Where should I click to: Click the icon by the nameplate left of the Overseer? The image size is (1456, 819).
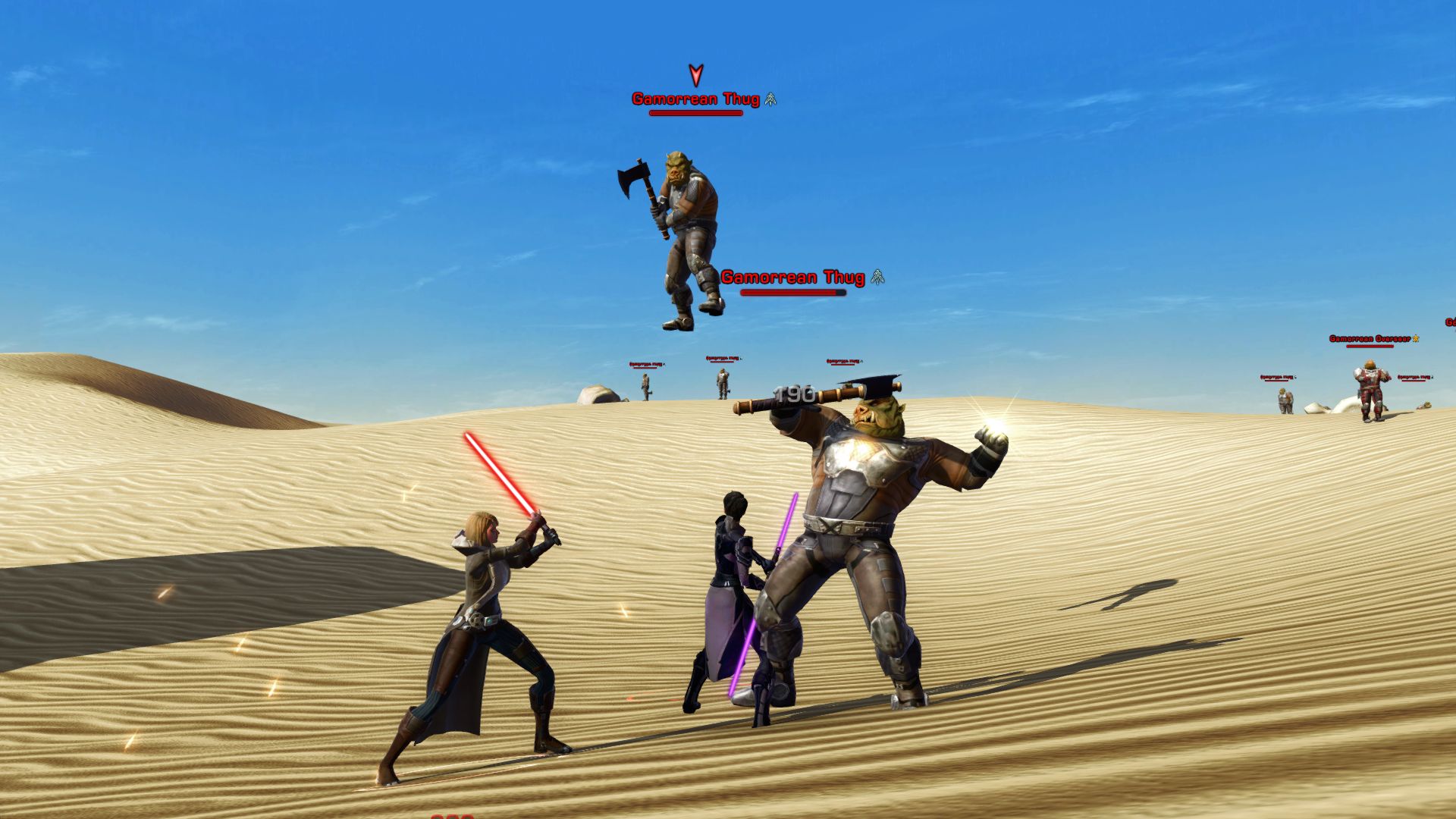pyautogui.click(x=1295, y=377)
